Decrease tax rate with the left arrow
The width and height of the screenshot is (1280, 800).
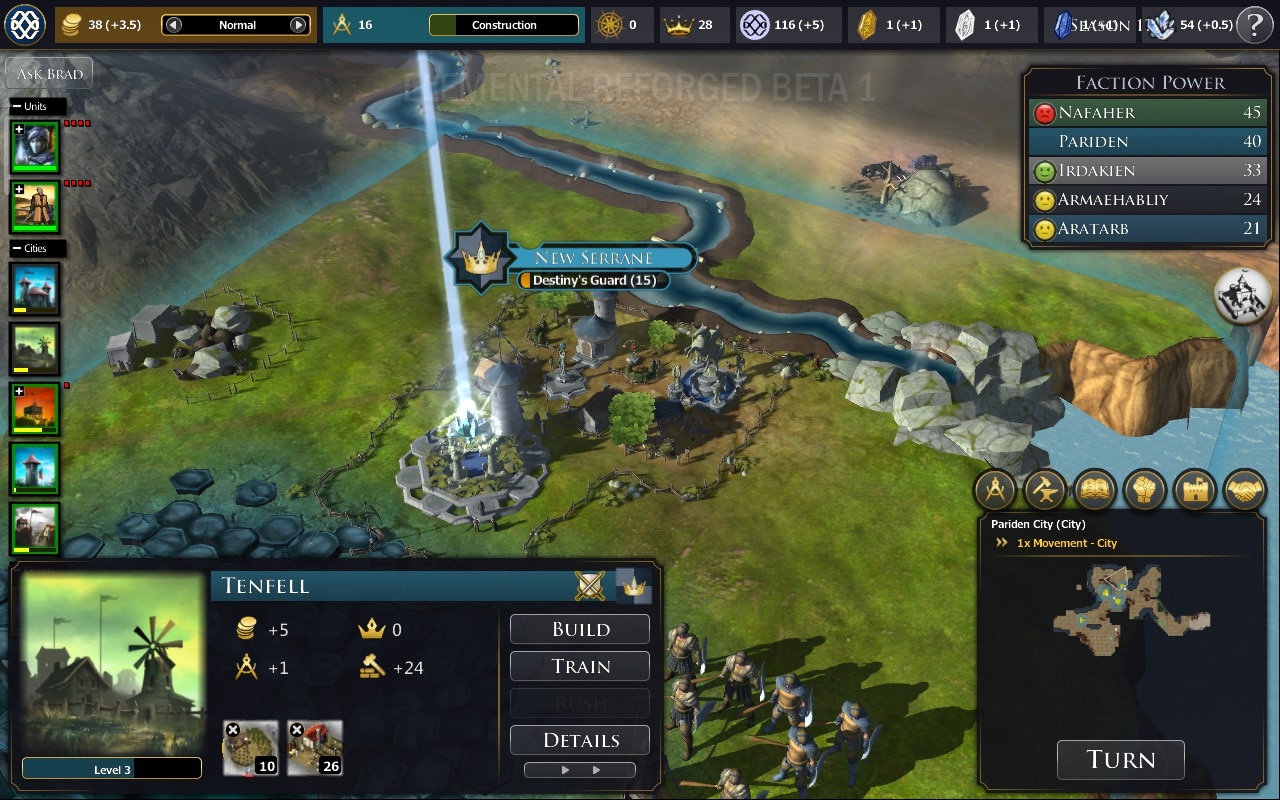[174, 25]
